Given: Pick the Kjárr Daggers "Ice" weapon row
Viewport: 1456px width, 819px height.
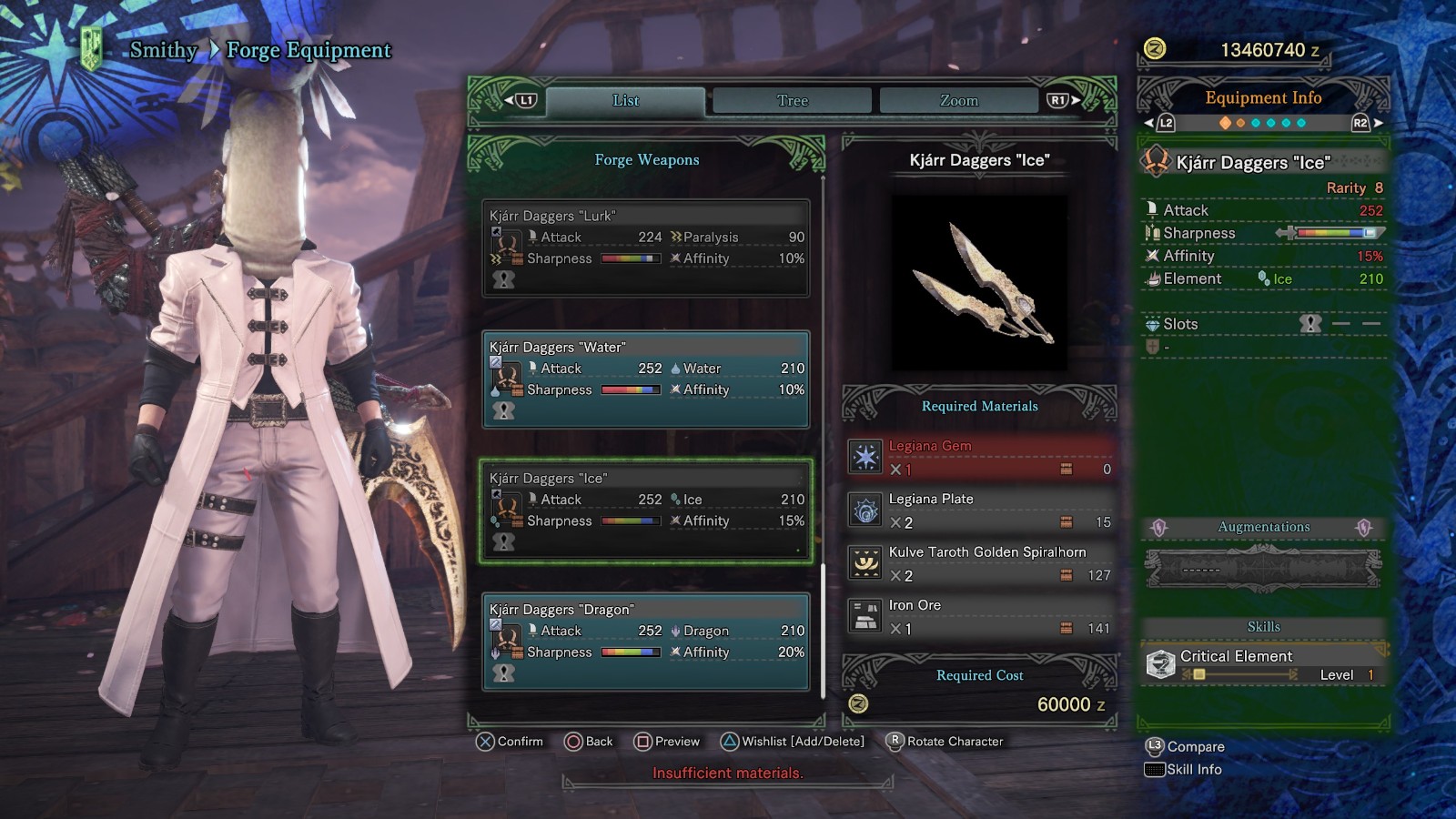Looking at the screenshot, I should (x=646, y=511).
